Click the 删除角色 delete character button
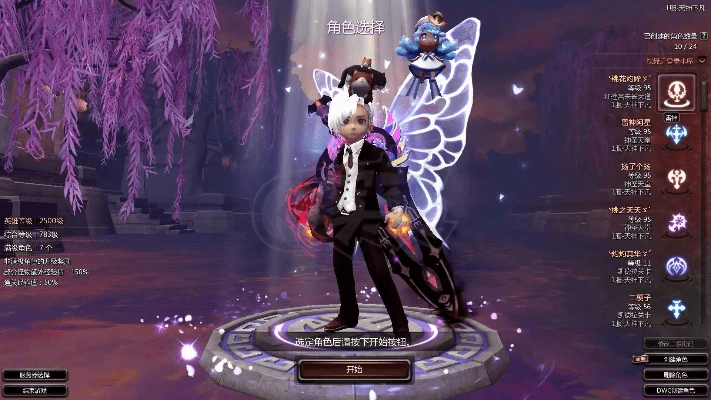Viewport: 711px width, 400px height. tap(674, 374)
